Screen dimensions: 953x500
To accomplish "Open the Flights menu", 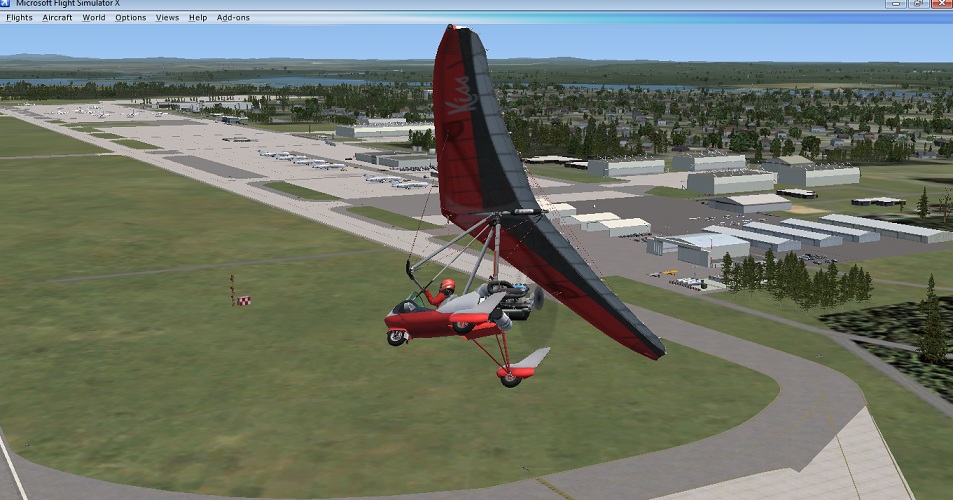I will tap(19, 18).
